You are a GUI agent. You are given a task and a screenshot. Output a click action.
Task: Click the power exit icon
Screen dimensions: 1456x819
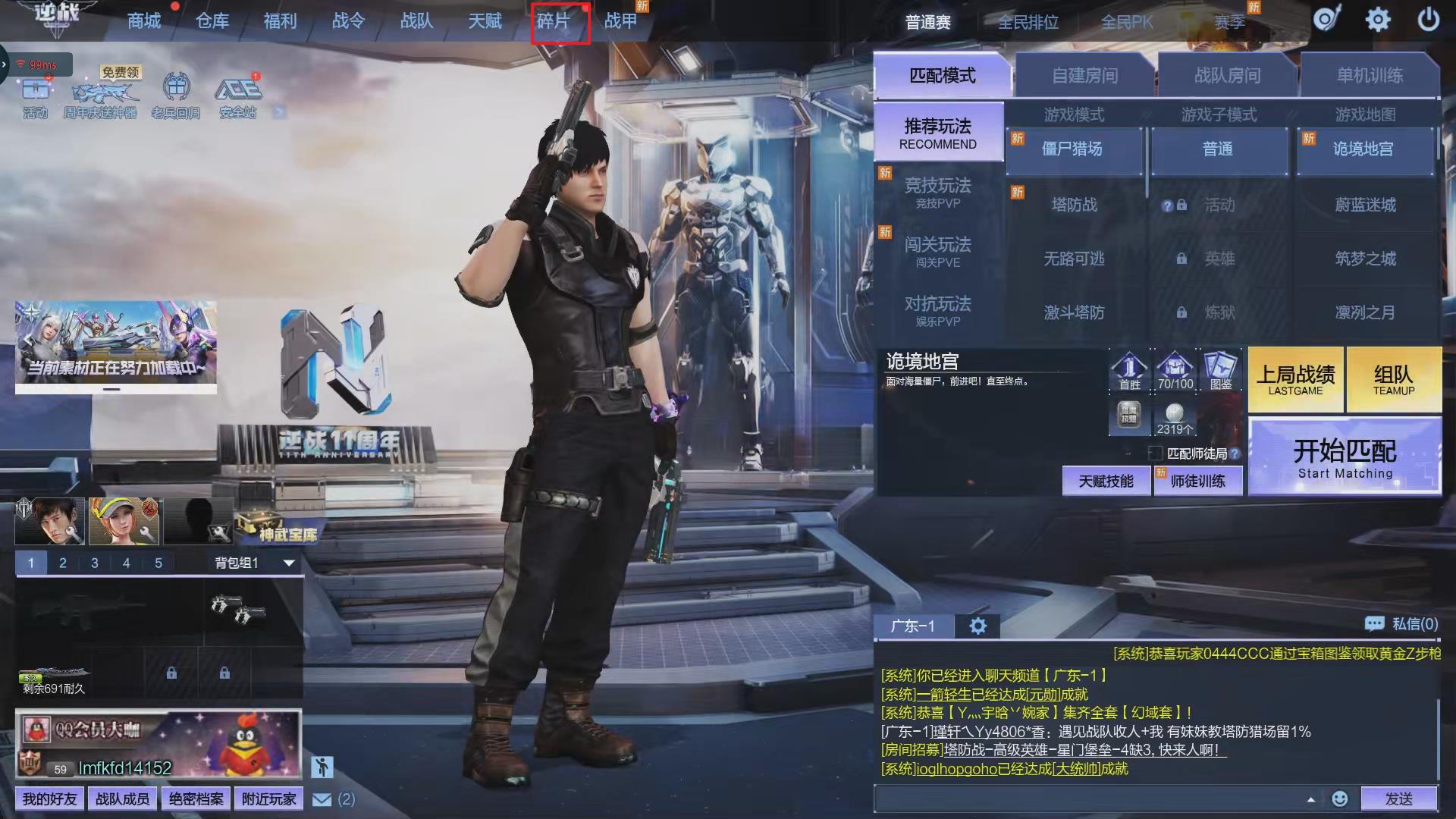click(x=1428, y=20)
